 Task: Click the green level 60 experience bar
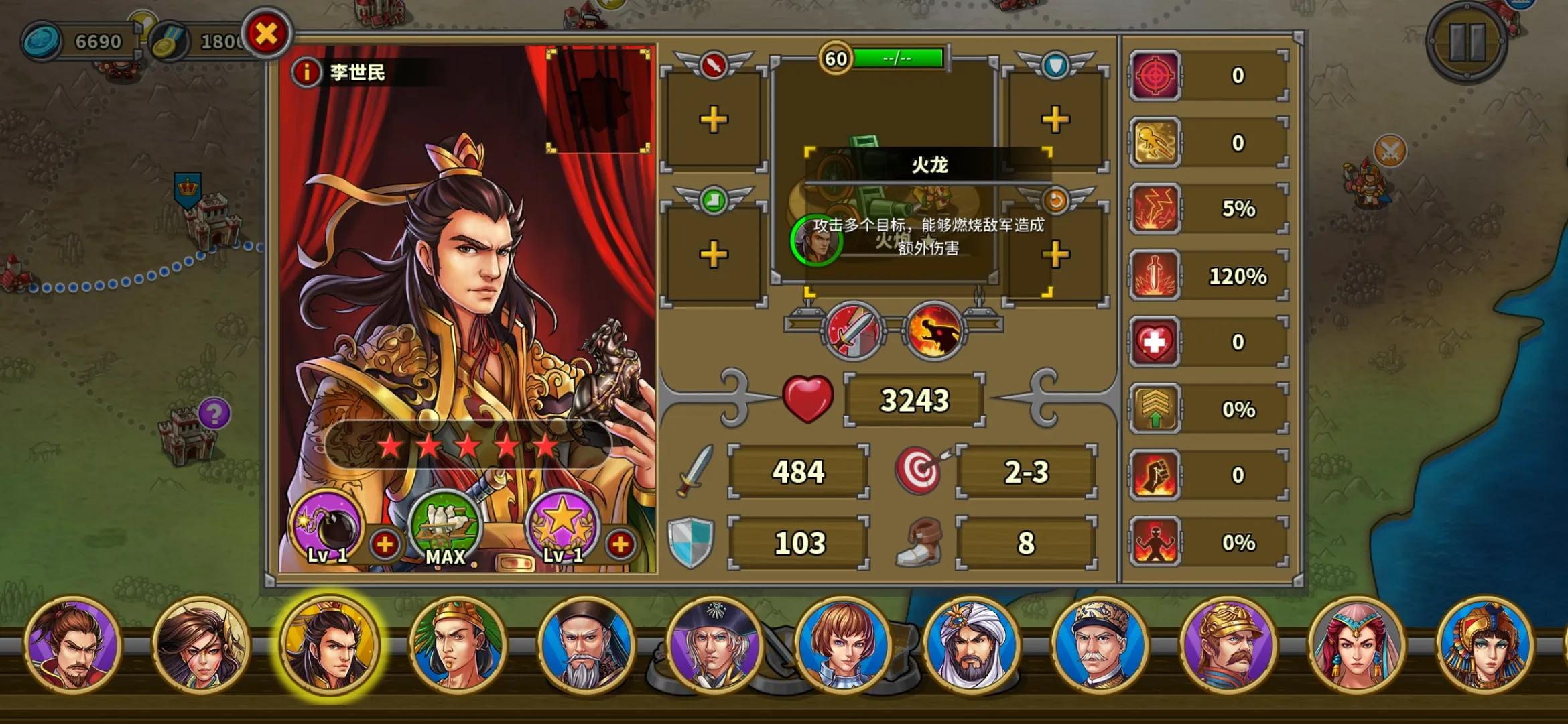[898, 58]
